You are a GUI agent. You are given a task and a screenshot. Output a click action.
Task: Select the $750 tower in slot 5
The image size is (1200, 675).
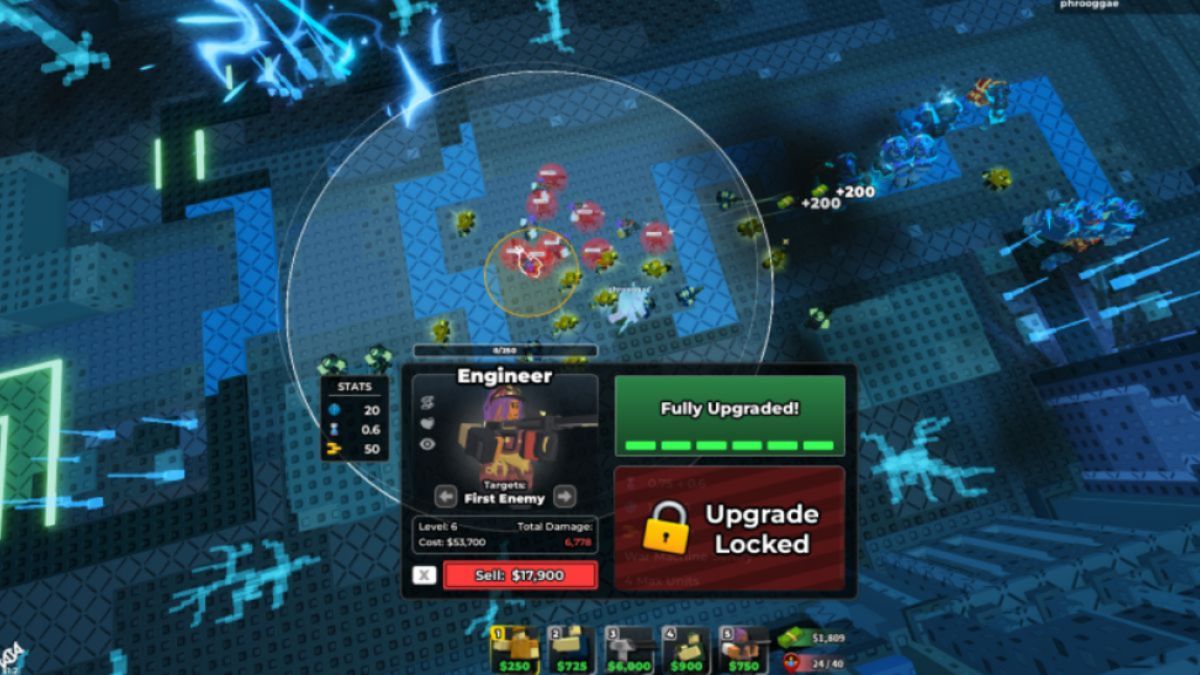[744, 650]
